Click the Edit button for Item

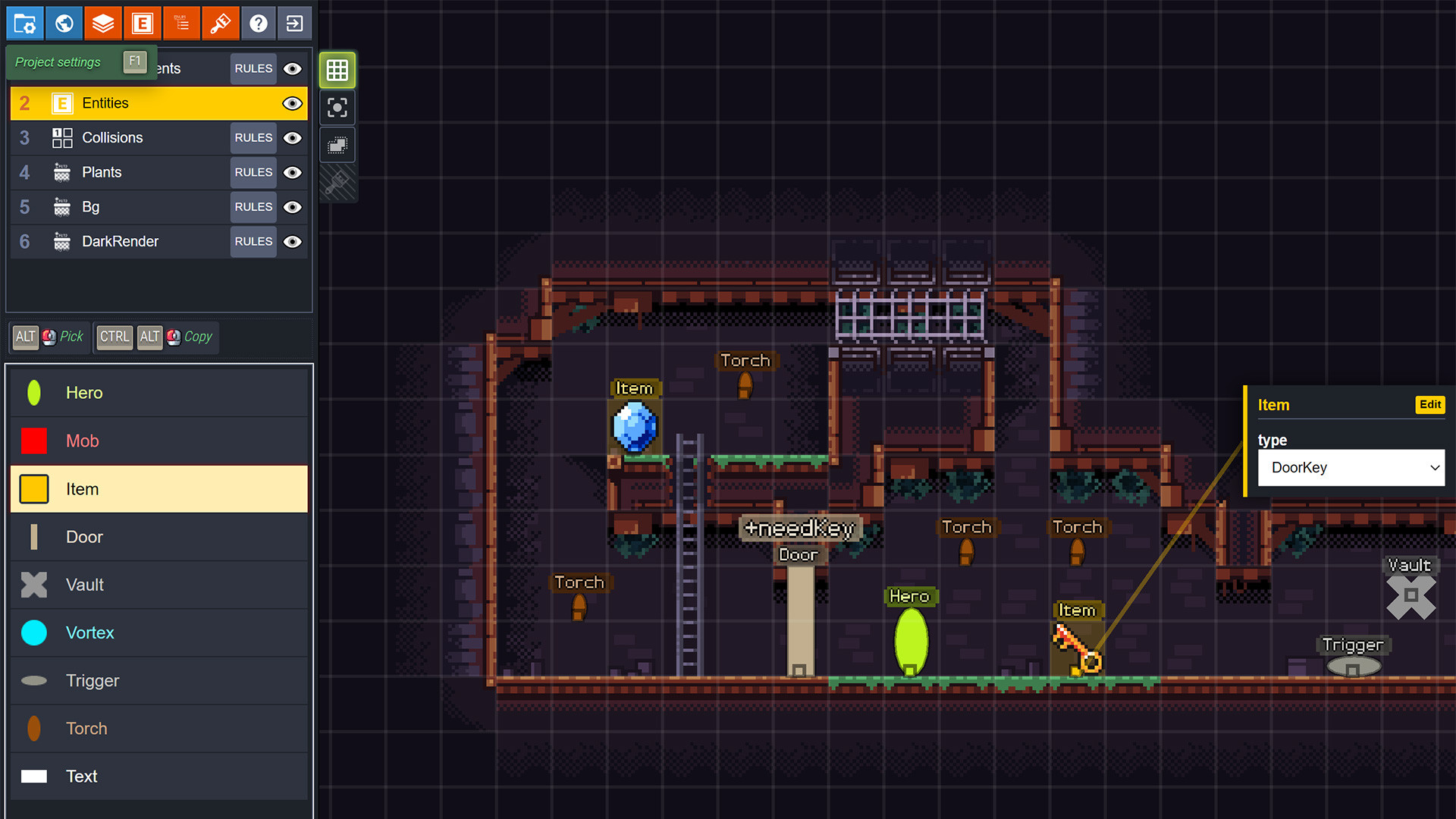[x=1429, y=405]
